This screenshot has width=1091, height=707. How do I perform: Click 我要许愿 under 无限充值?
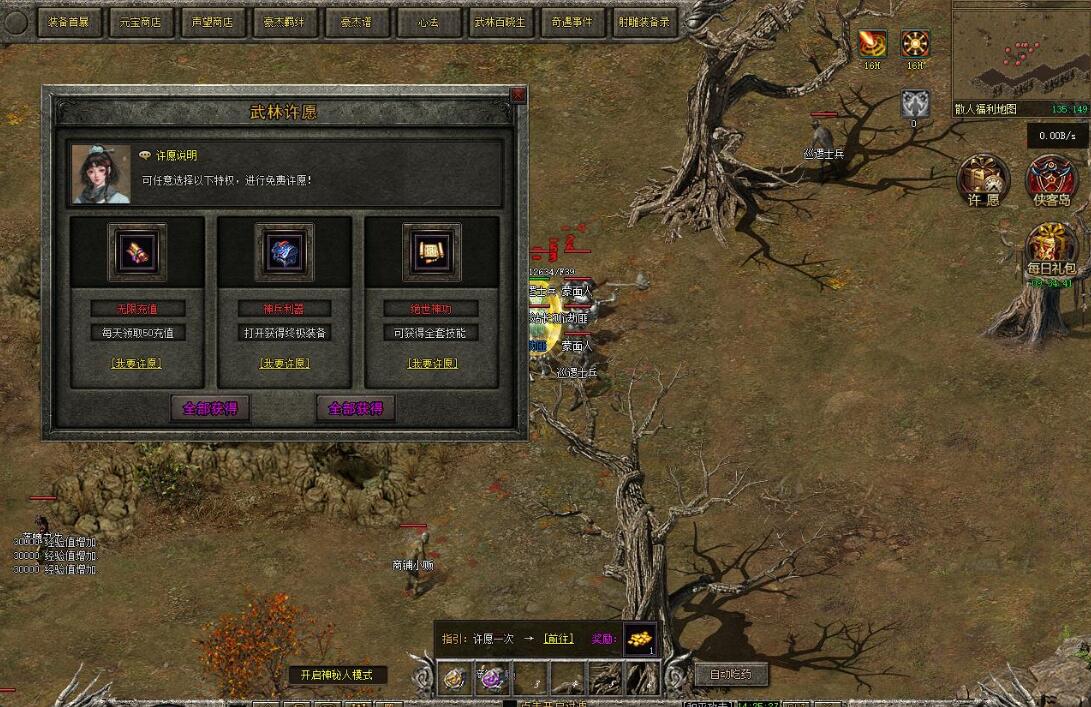(x=137, y=364)
